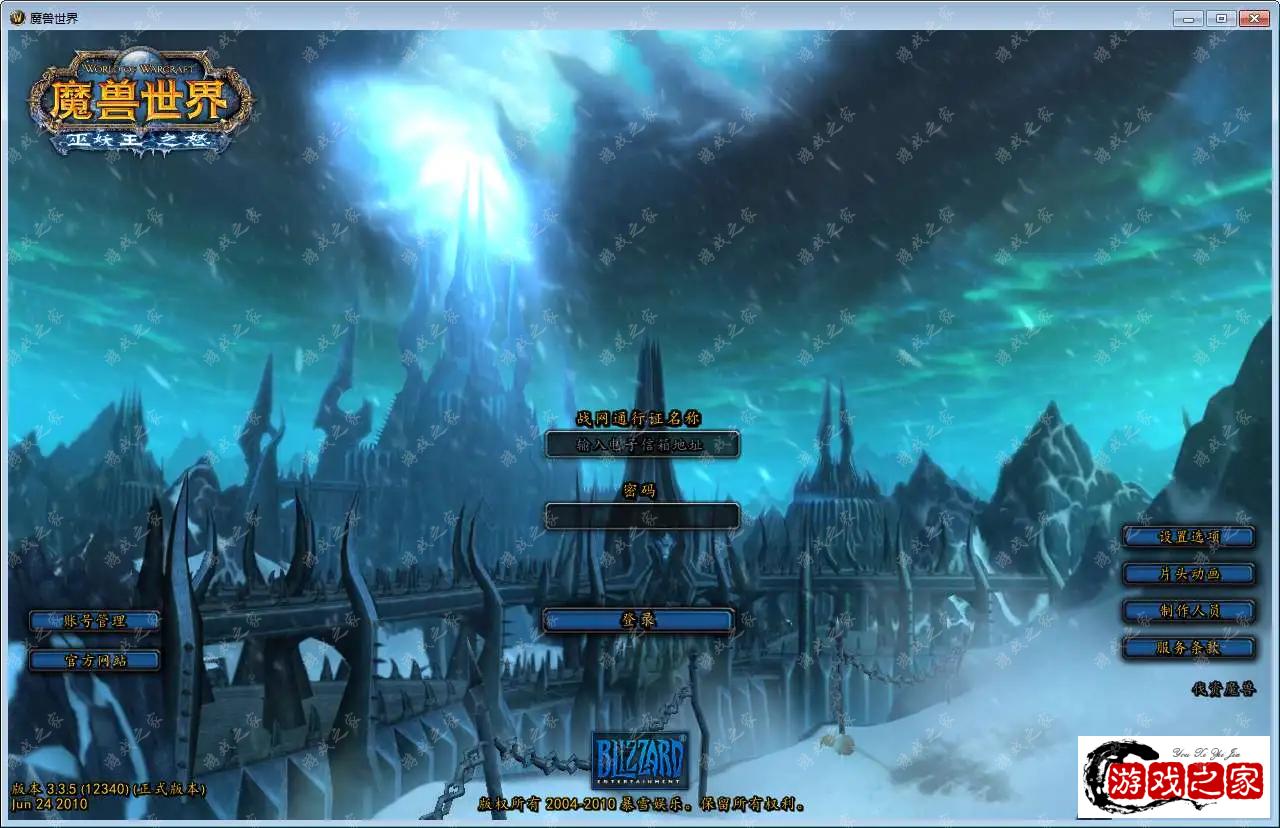The height and width of the screenshot is (828, 1280).
Task: View the 服务条款 terms of service
Action: point(1188,648)
